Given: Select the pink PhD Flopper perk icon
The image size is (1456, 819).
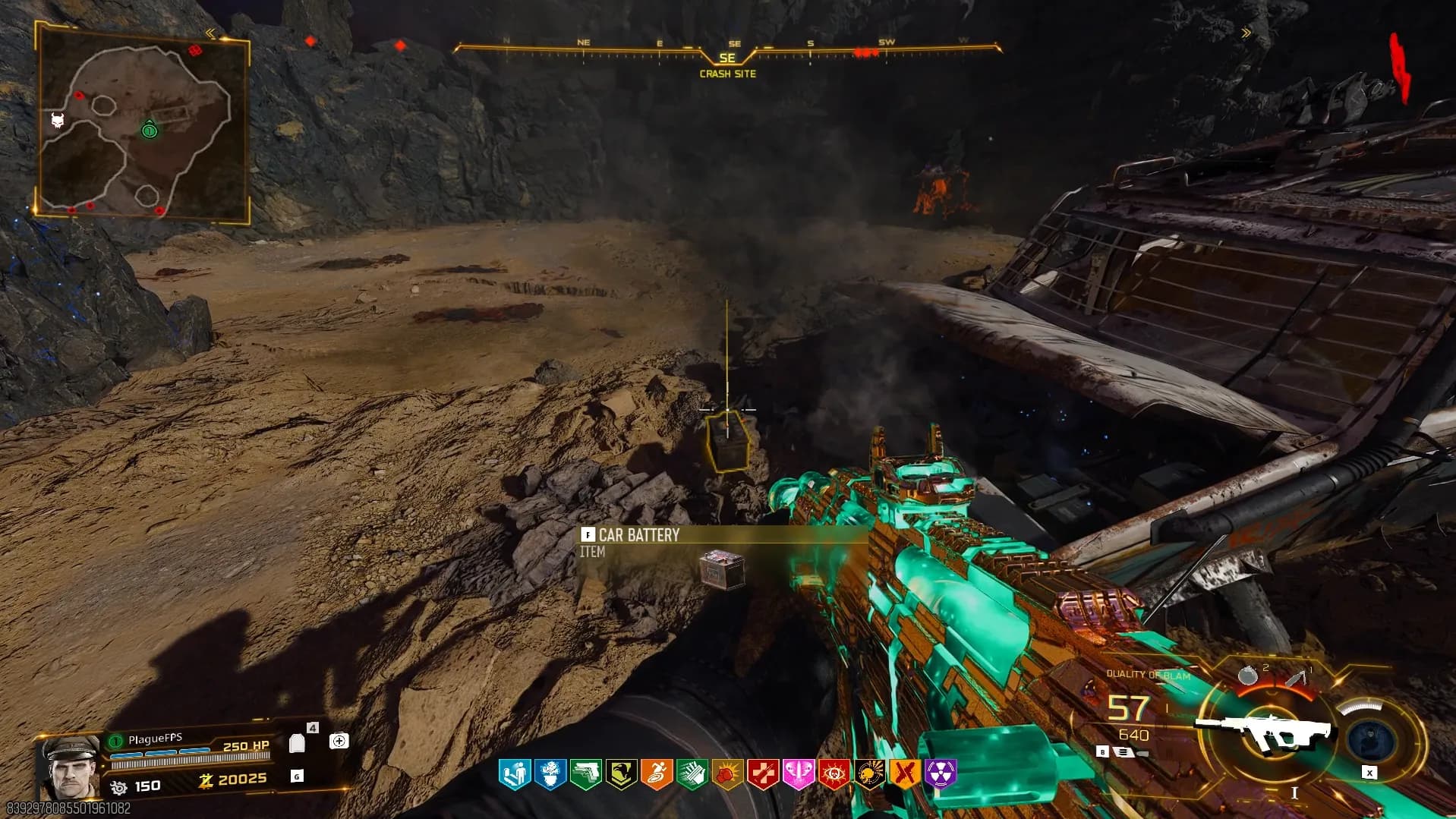Looking at the screenshot, I should pos(799,774).
